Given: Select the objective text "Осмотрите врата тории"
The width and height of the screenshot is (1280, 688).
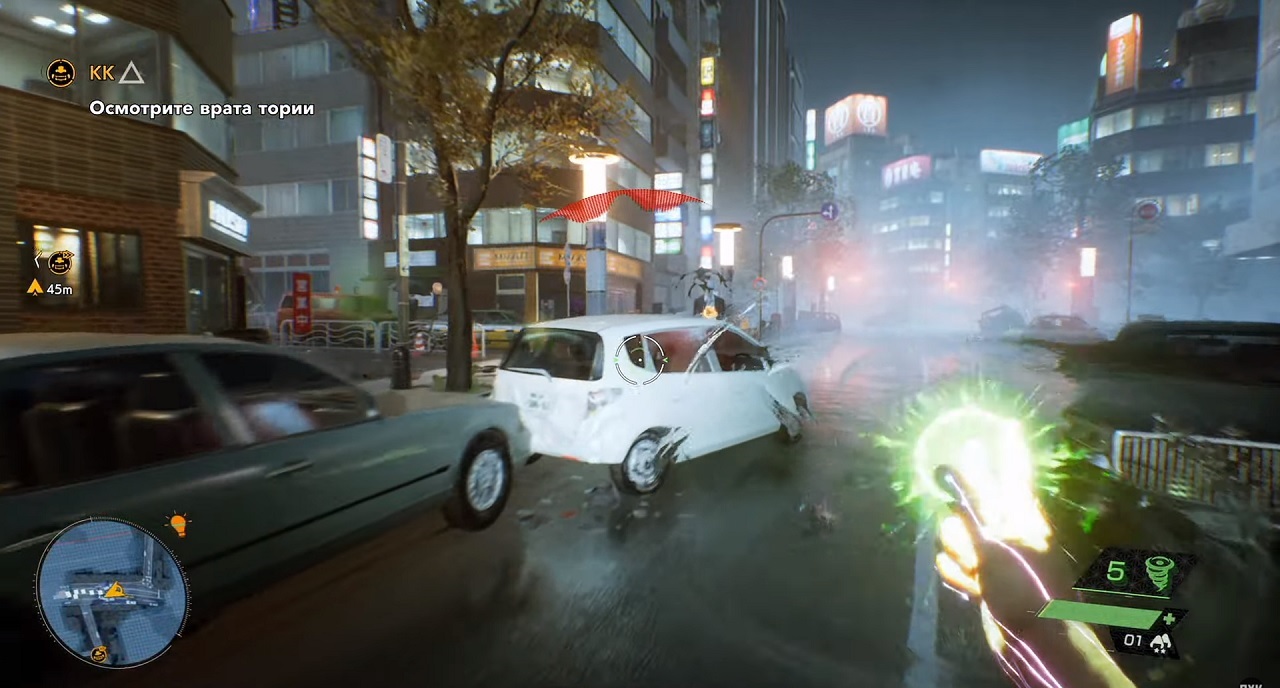Looking at the screenshot, I should pos(202,108).
